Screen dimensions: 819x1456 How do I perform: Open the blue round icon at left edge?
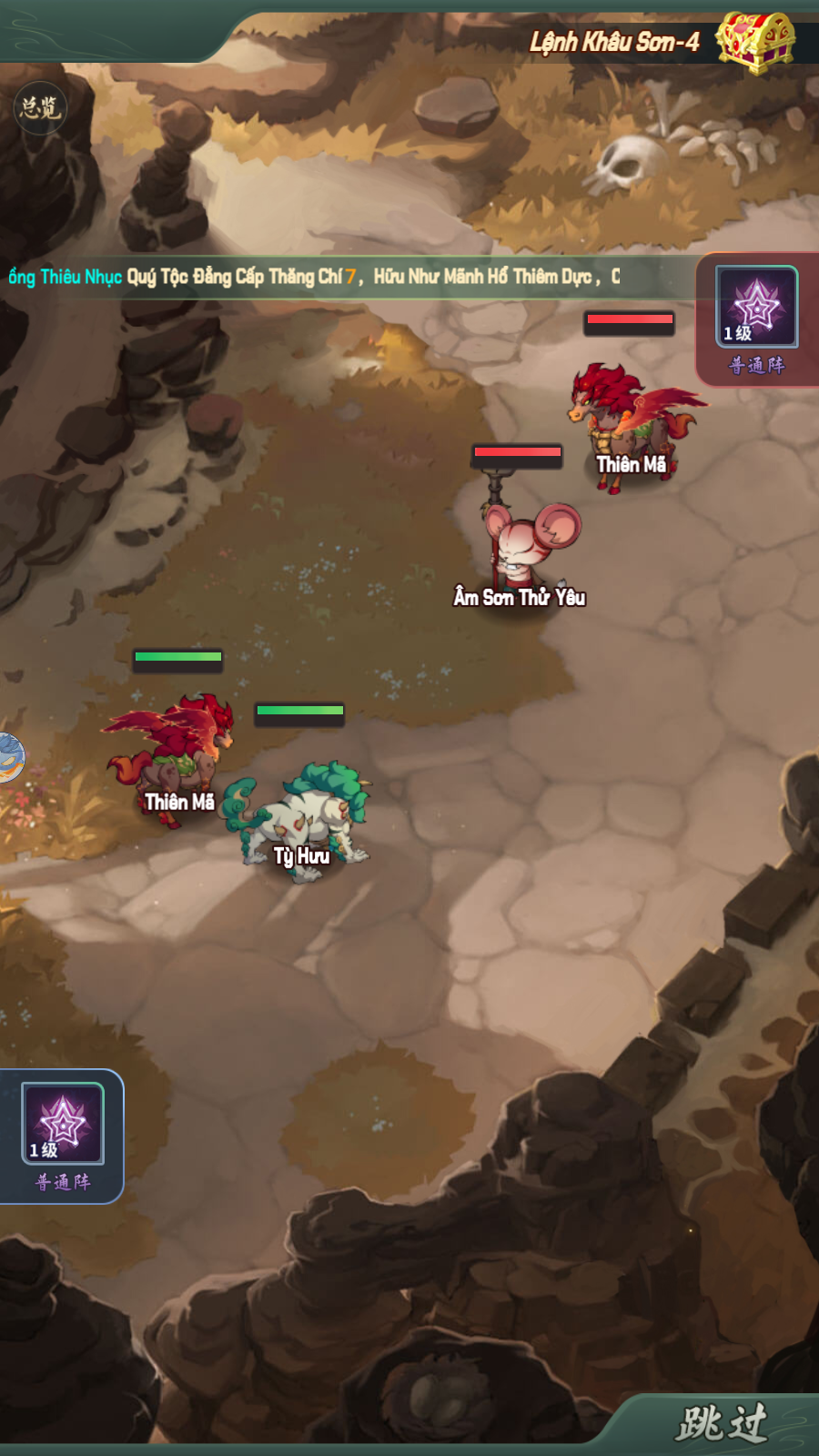[9, 757]
